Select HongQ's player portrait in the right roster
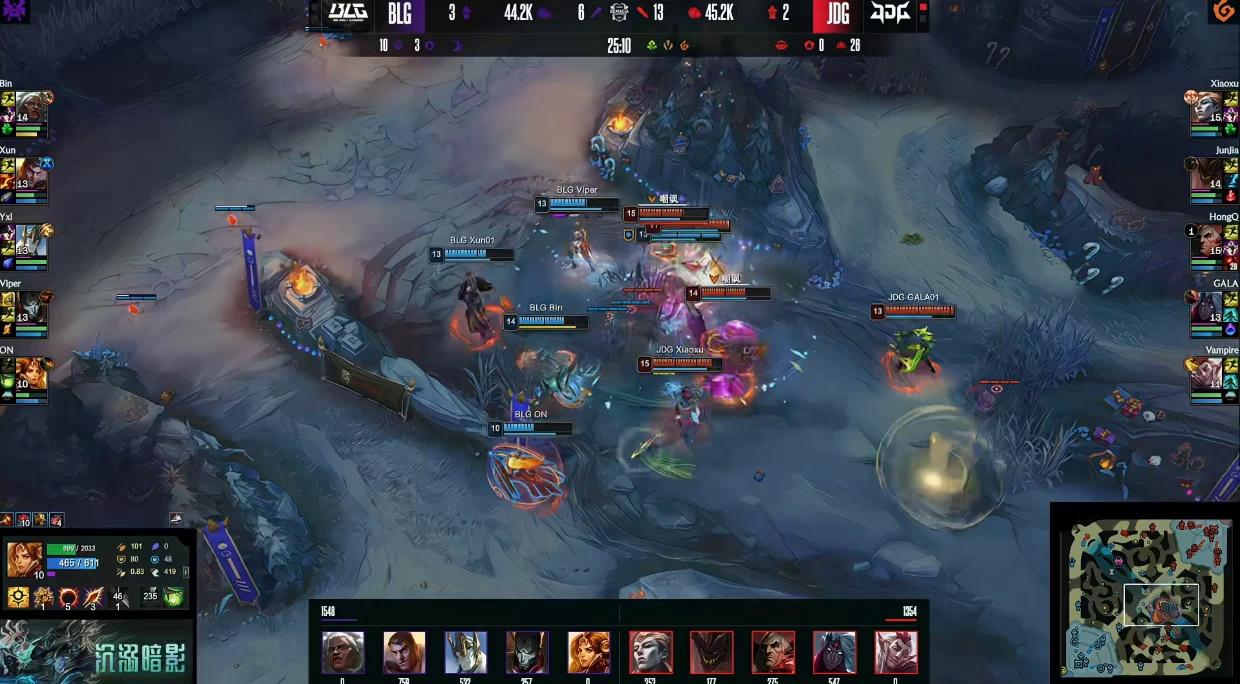Screen dimensions: 1240x684 click(1208, 241)
